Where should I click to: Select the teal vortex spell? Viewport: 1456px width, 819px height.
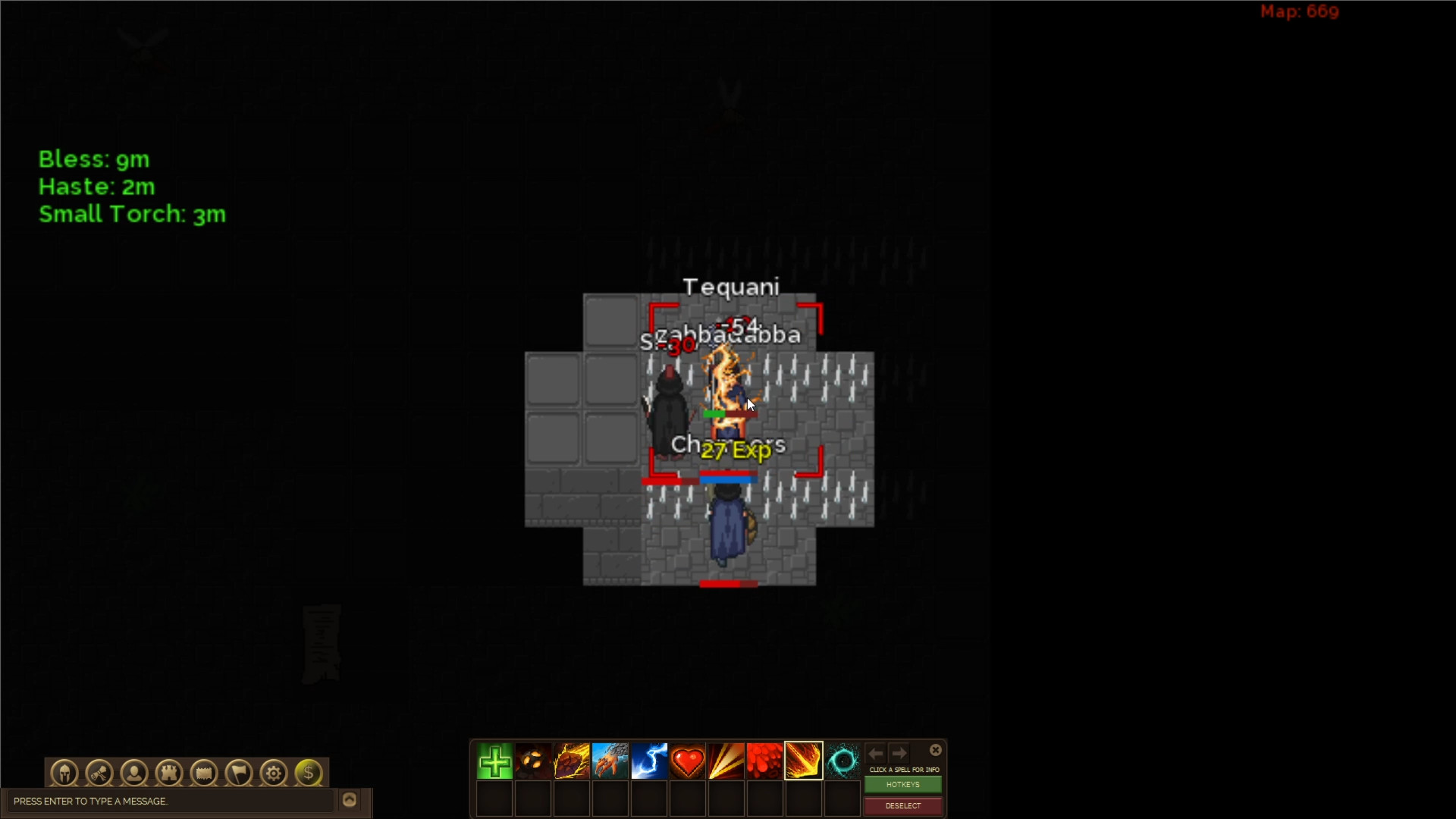click(x=843, y=761)
